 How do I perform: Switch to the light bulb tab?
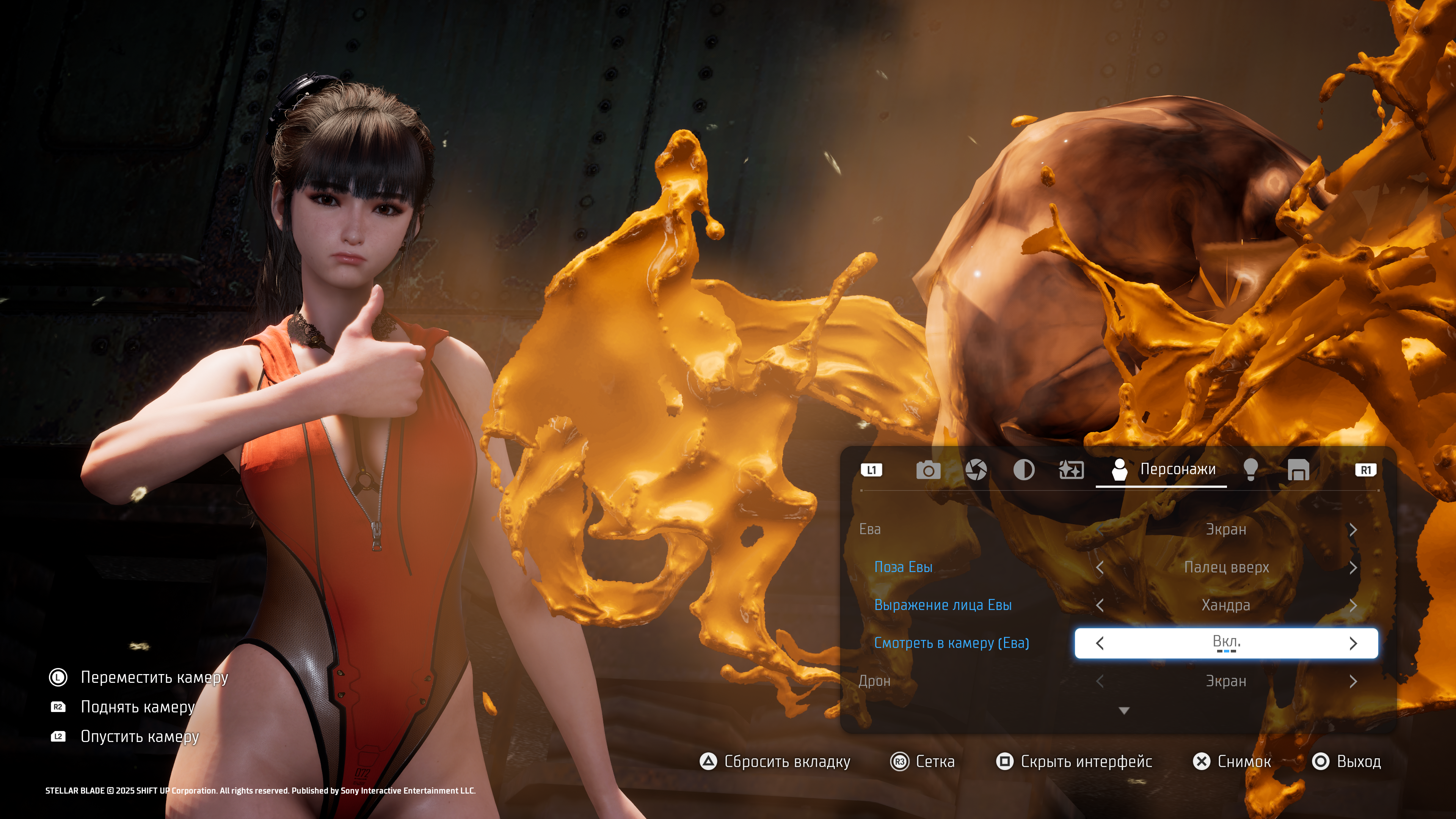pyautogui.click(x=1251, y=470)
